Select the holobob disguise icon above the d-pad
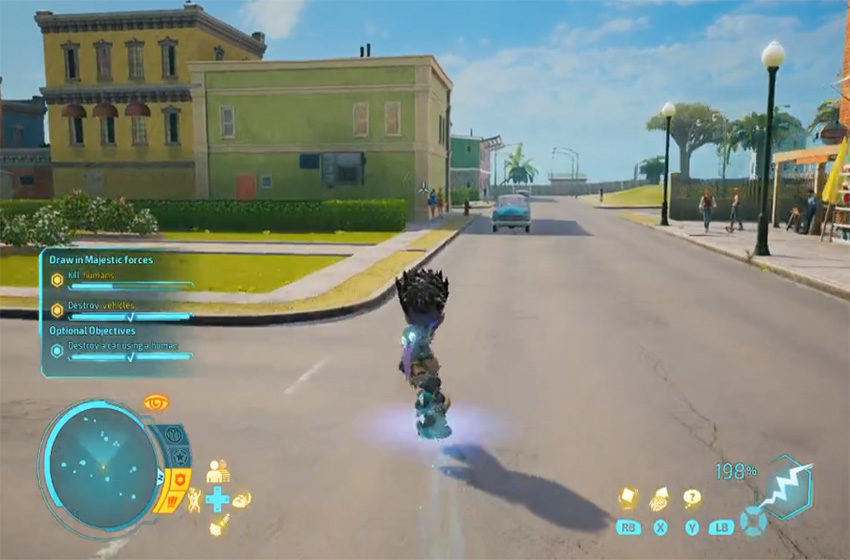Image resolution: width=850 pixels, height=560 pixels. tap(217, 471)
